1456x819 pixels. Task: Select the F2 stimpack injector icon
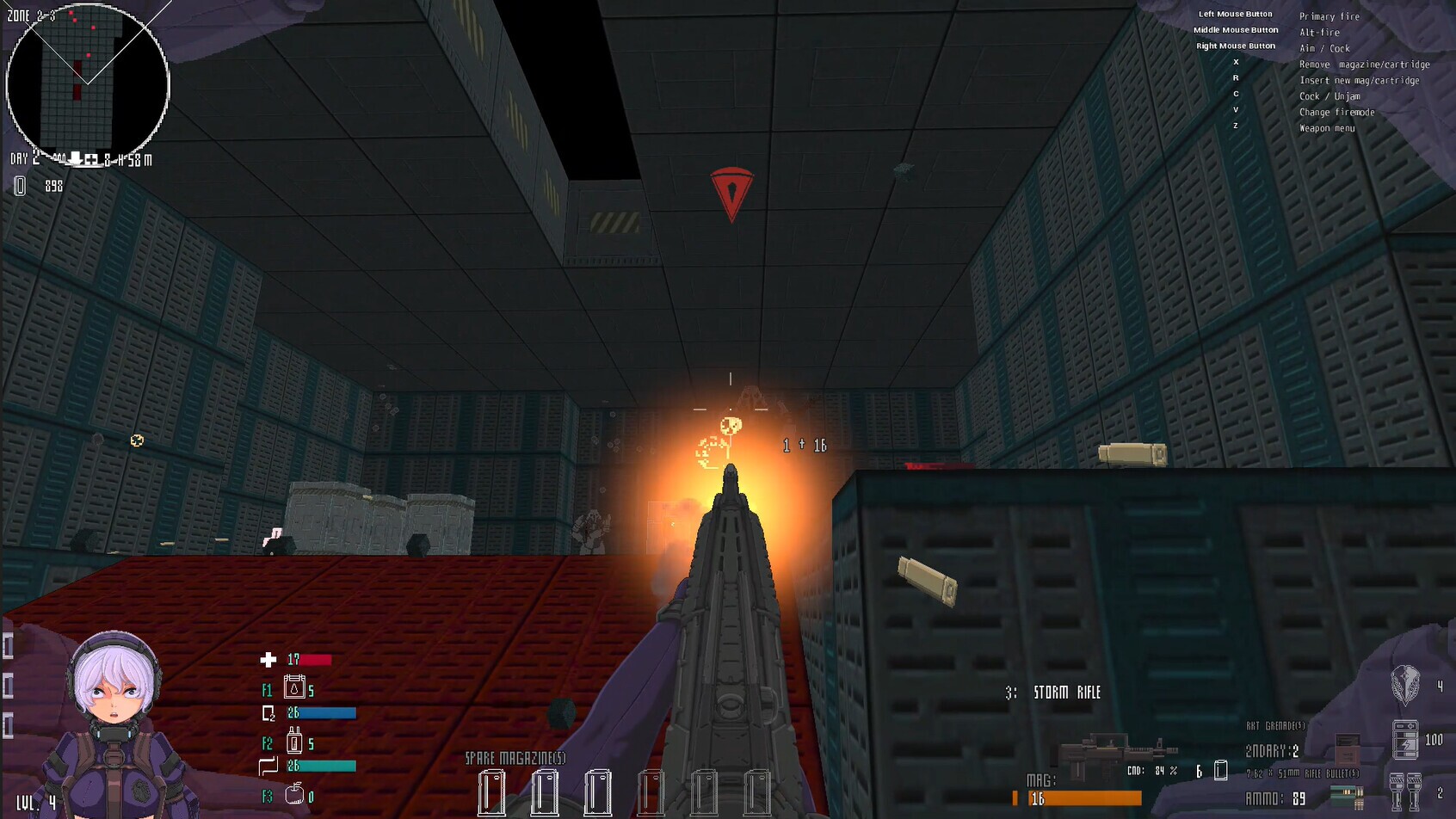tap(295, 741)
